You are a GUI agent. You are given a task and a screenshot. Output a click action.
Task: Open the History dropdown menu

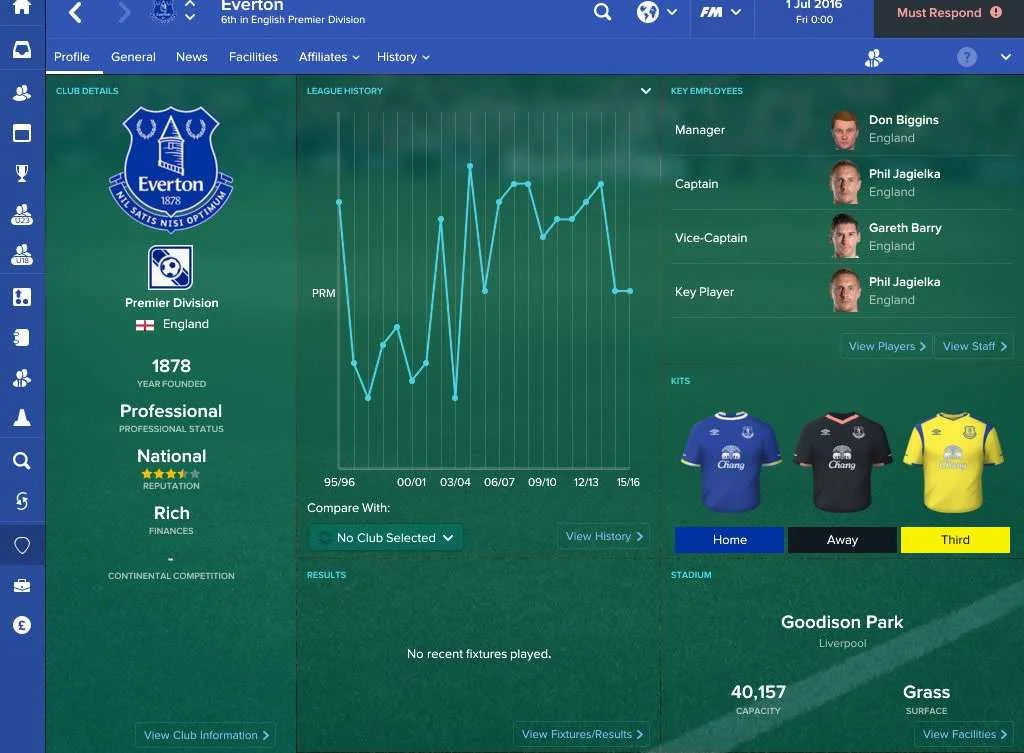point(403,57)
